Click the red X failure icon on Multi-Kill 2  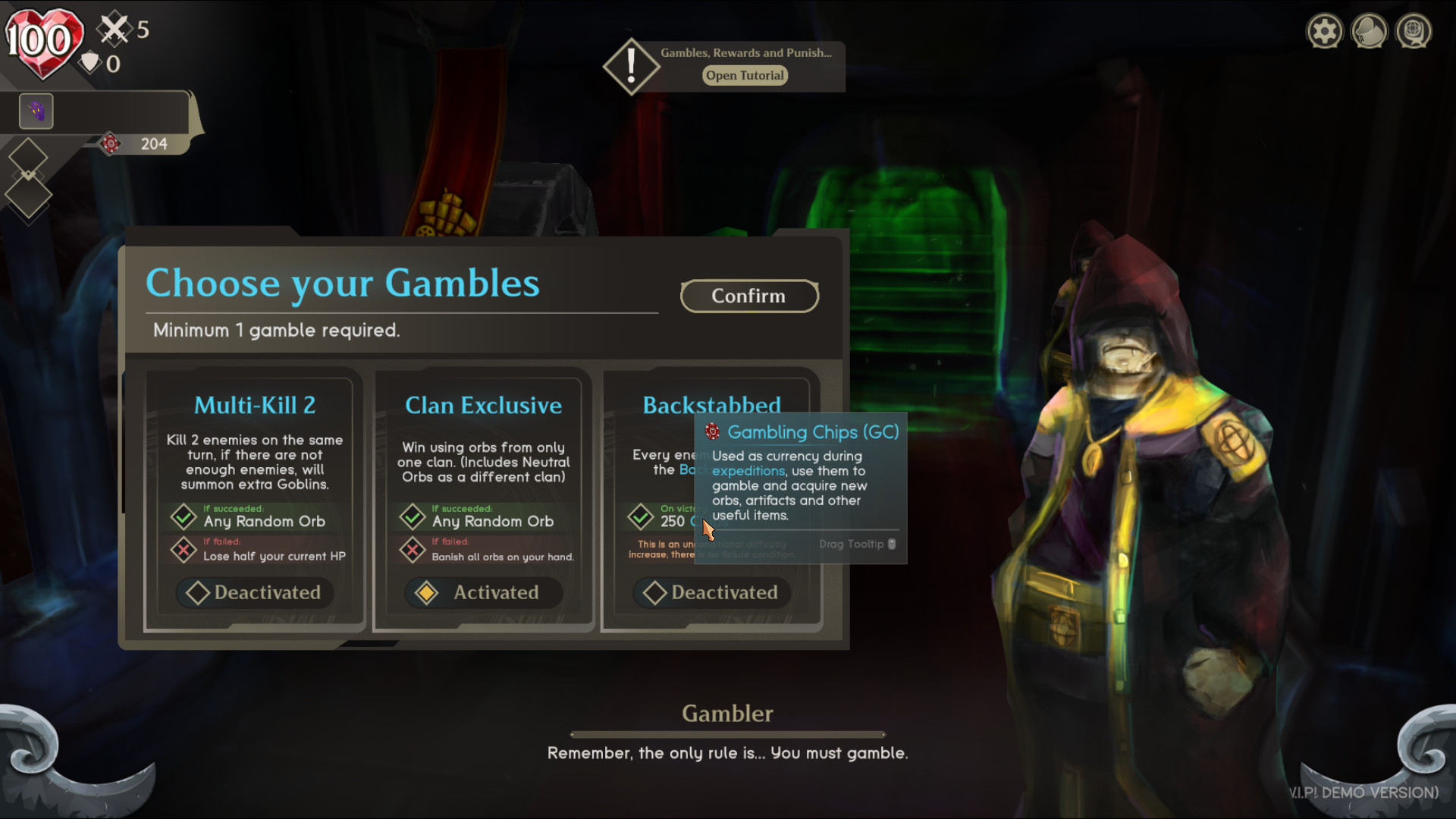click(184, 551)
